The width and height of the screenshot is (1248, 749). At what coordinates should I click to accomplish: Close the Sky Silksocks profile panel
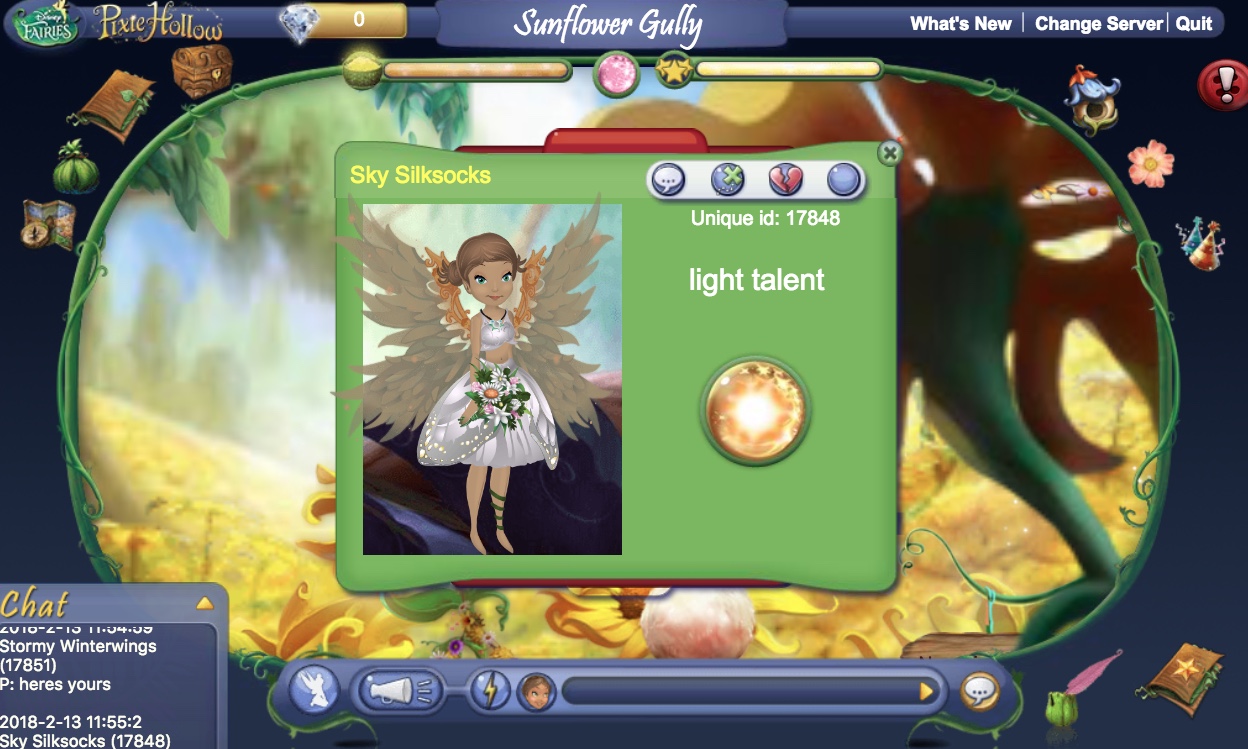click(x=889, y=153)
